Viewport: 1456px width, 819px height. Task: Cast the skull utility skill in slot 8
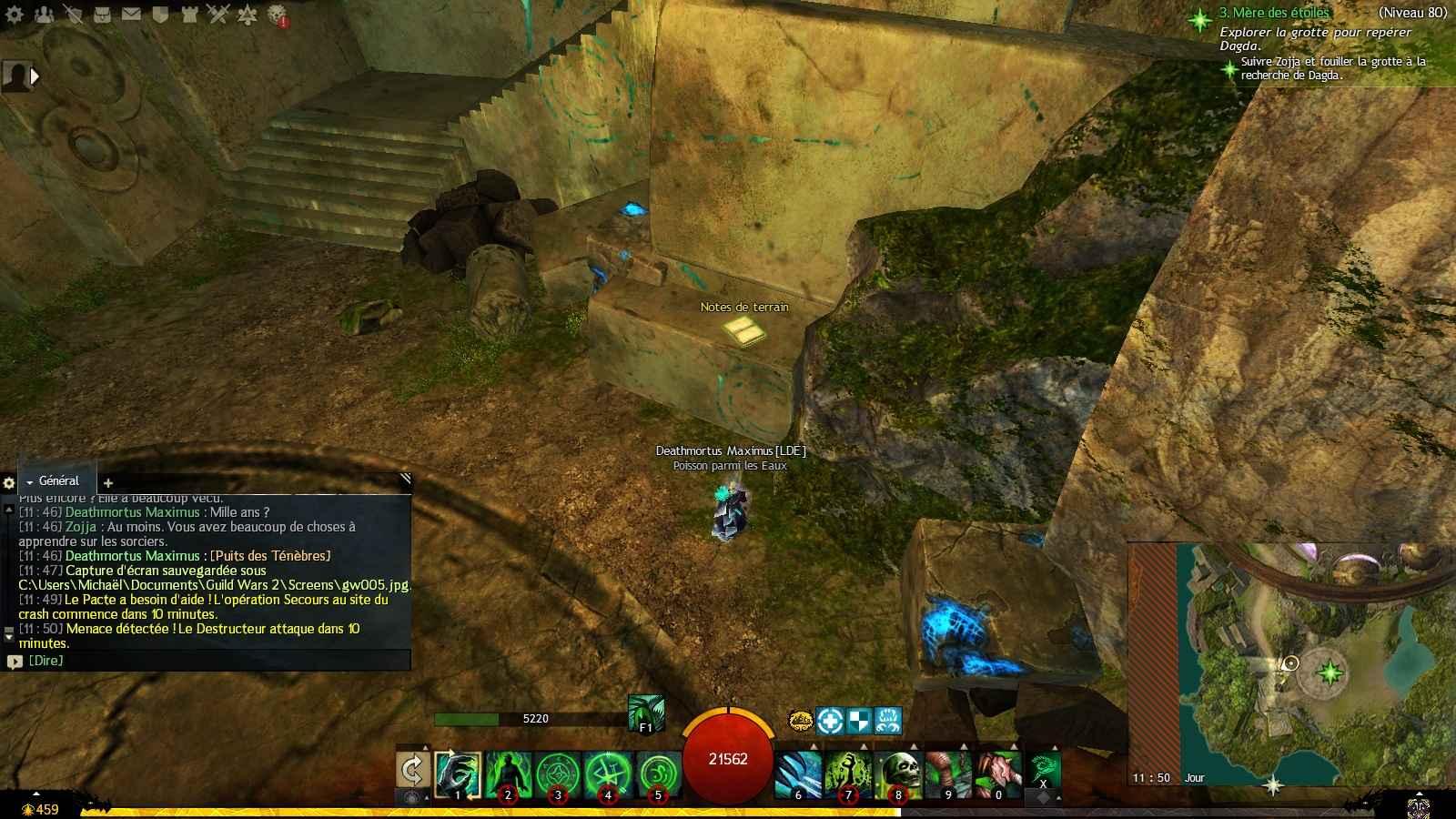(898, 774)
